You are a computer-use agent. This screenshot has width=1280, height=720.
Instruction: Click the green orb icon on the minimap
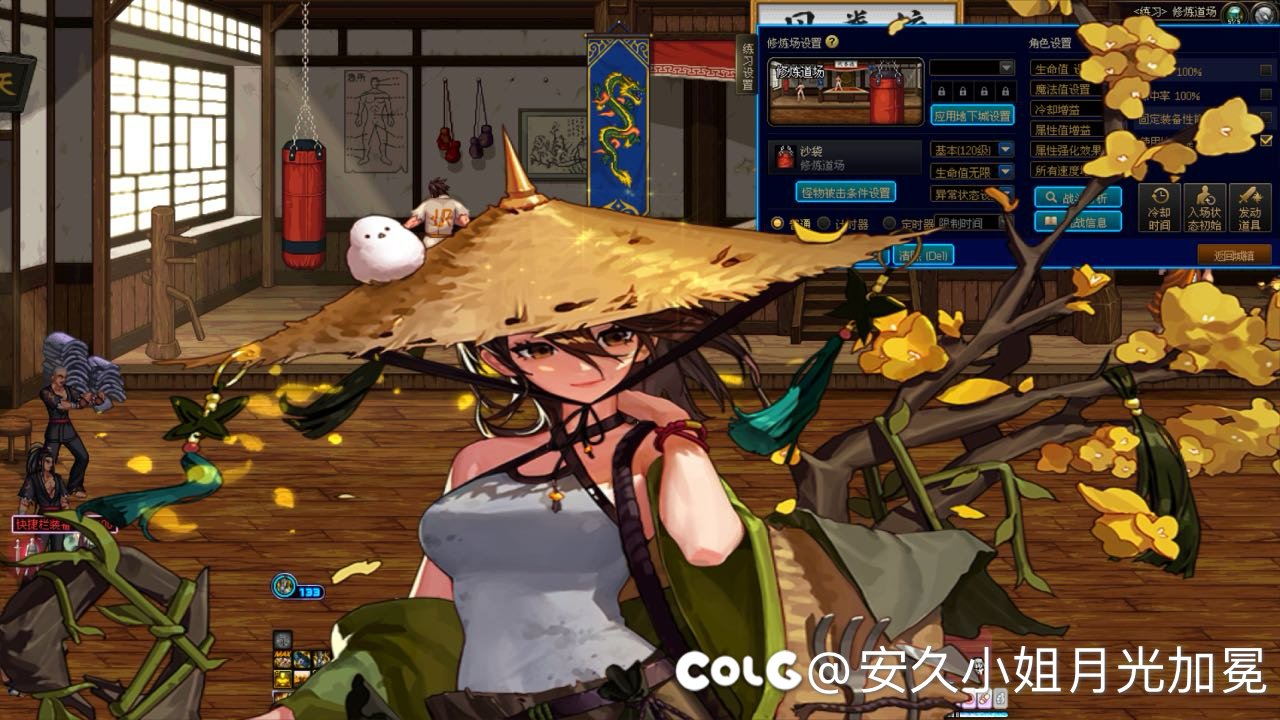click(x=1233, y=13)
